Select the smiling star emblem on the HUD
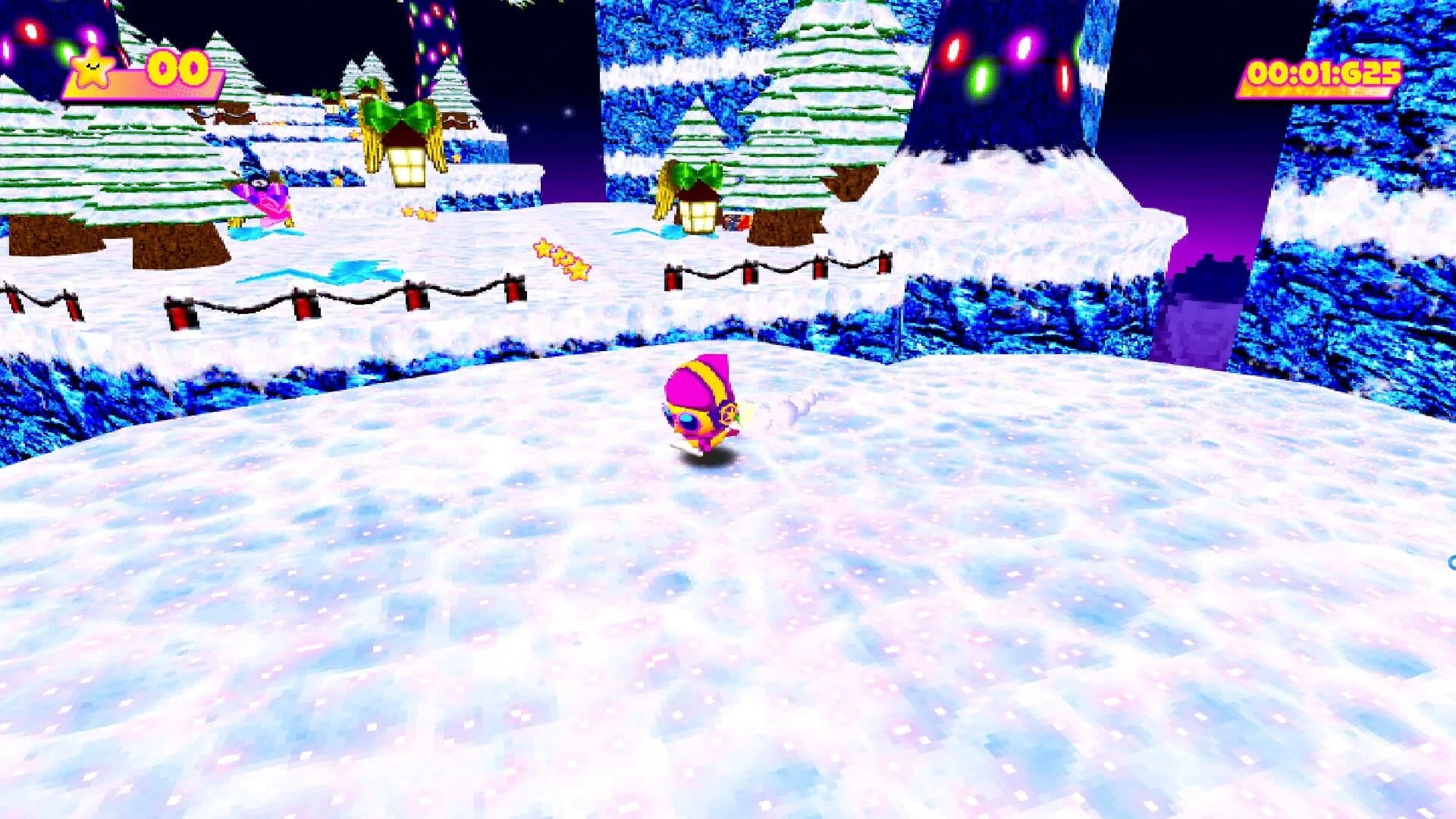Viewport: 1456px width, 819px height. 91,68
